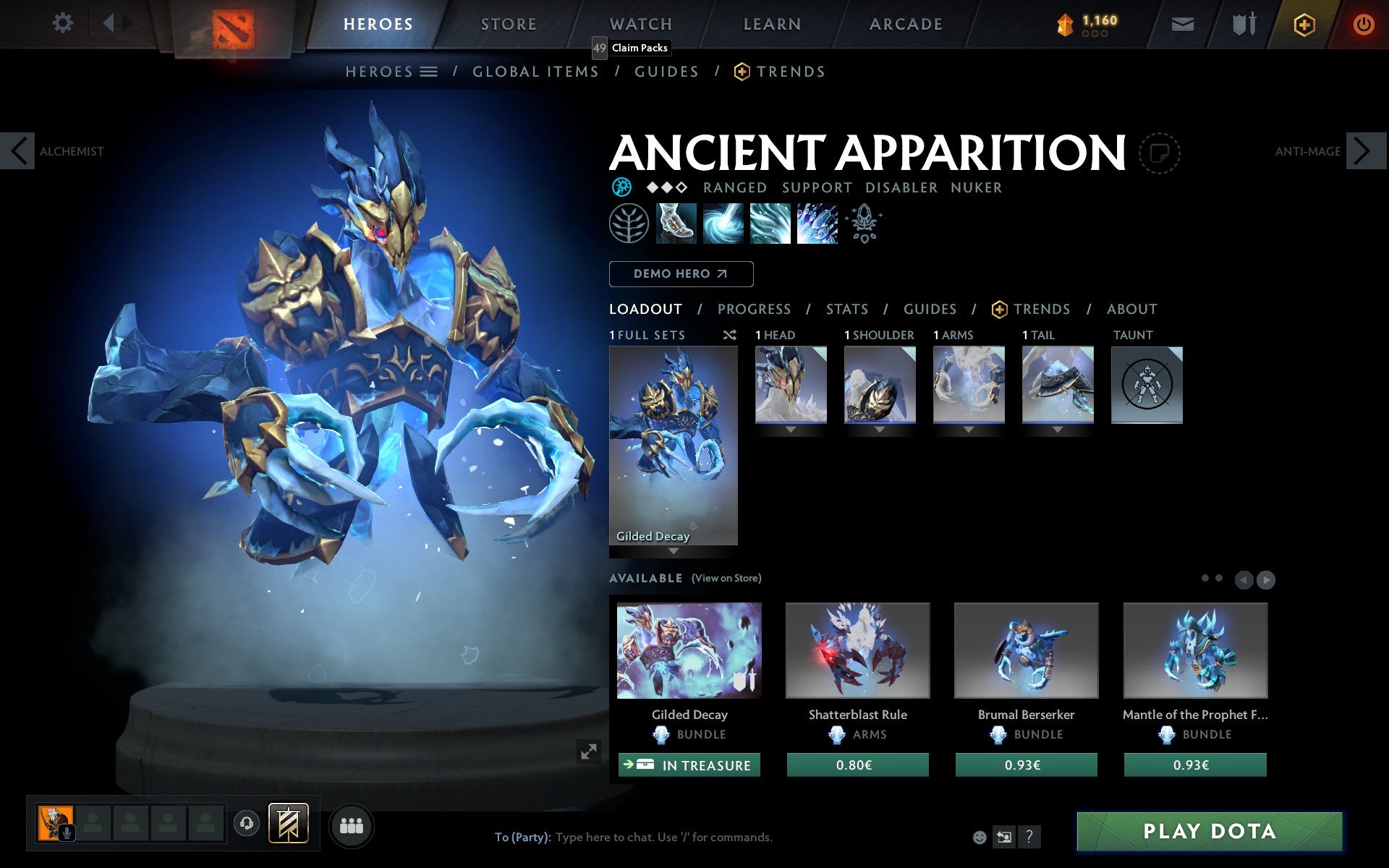The width and height of the screenshot is (1389, 868).
Task: Click the party chat input field
Action: tap(651, 838)
